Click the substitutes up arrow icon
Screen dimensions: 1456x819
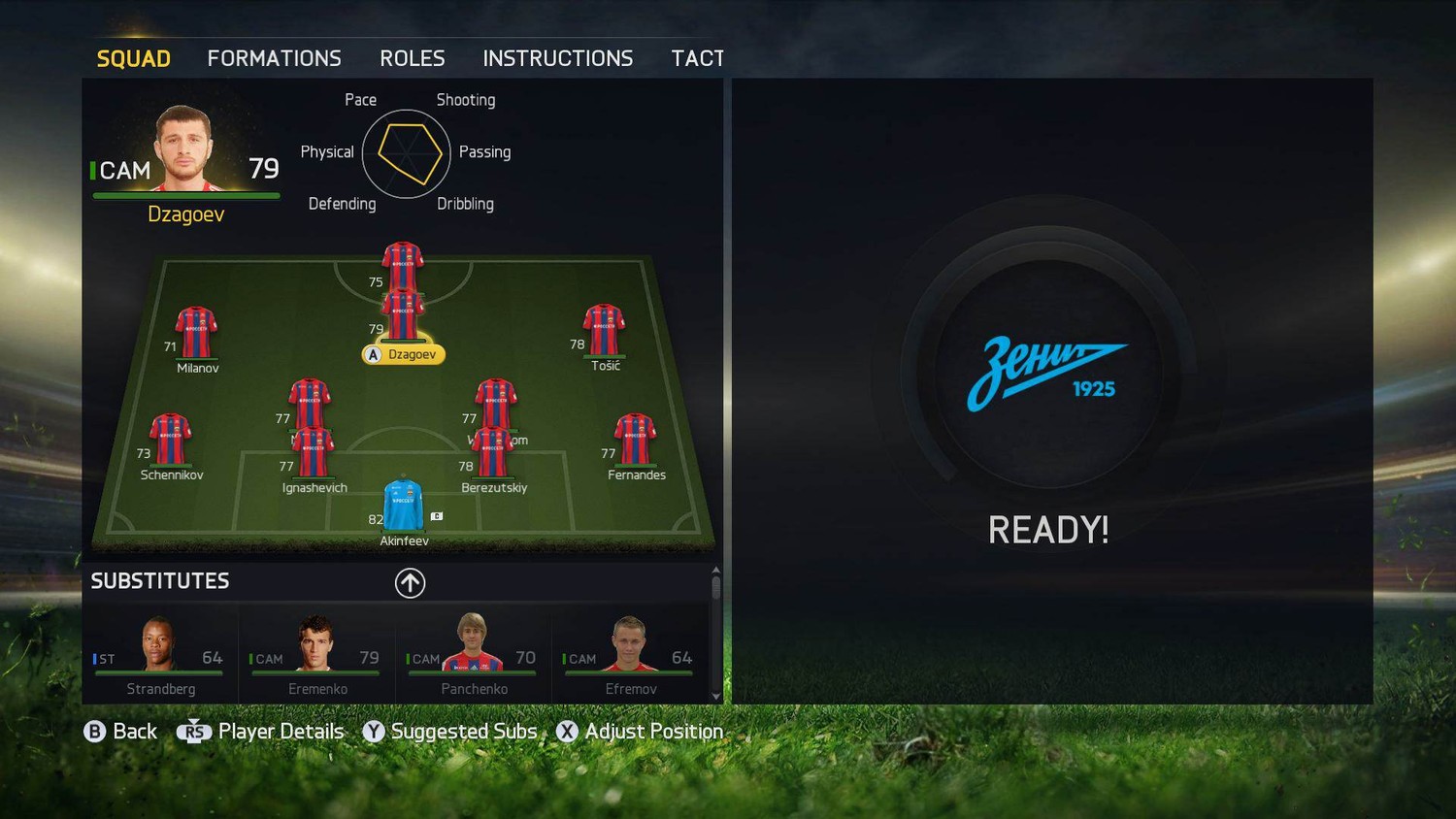(410, 582)
